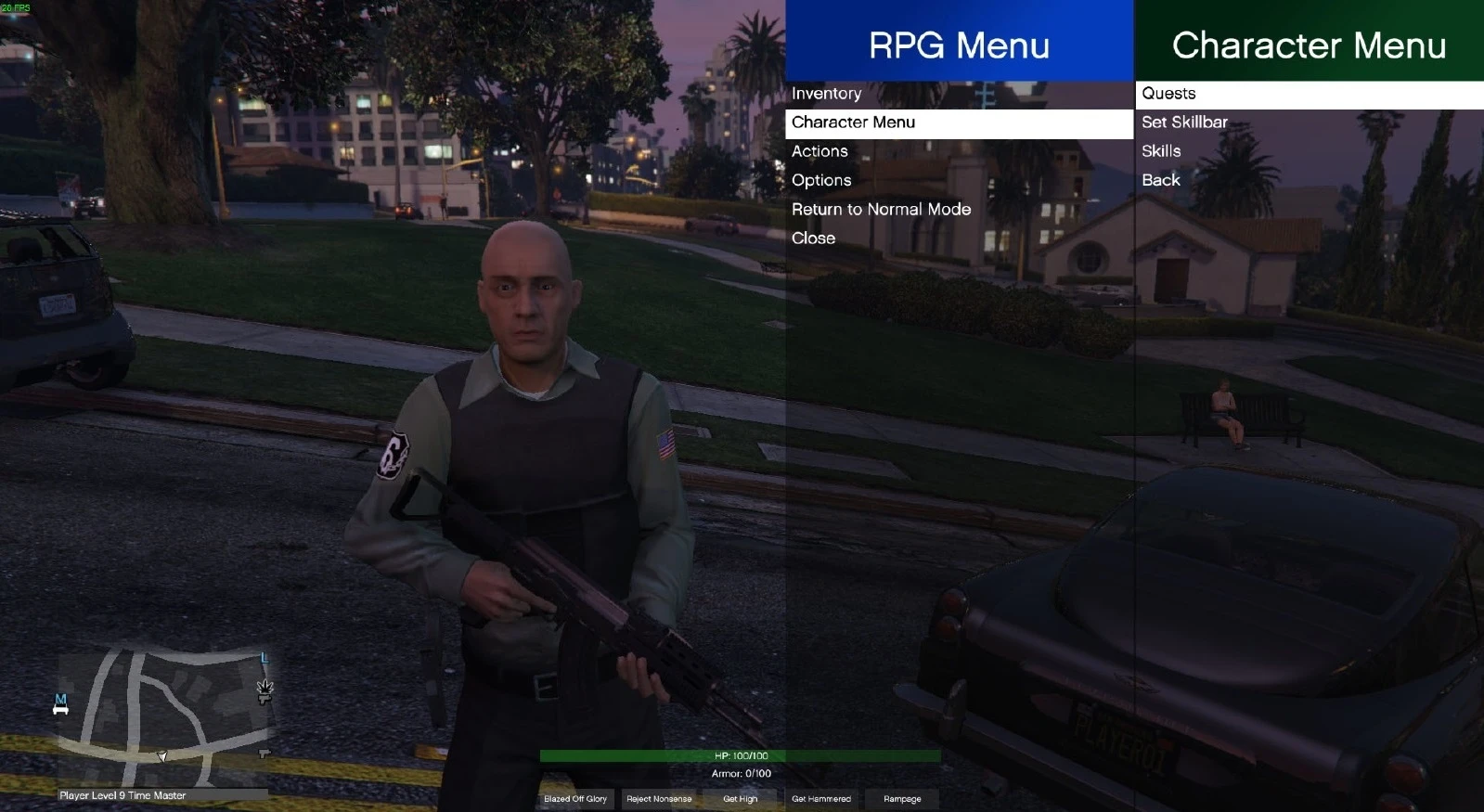Click the lower gun blip at minimap edge
The width and height of the screenshot is (1484, 812).
[x=265, y=754]
